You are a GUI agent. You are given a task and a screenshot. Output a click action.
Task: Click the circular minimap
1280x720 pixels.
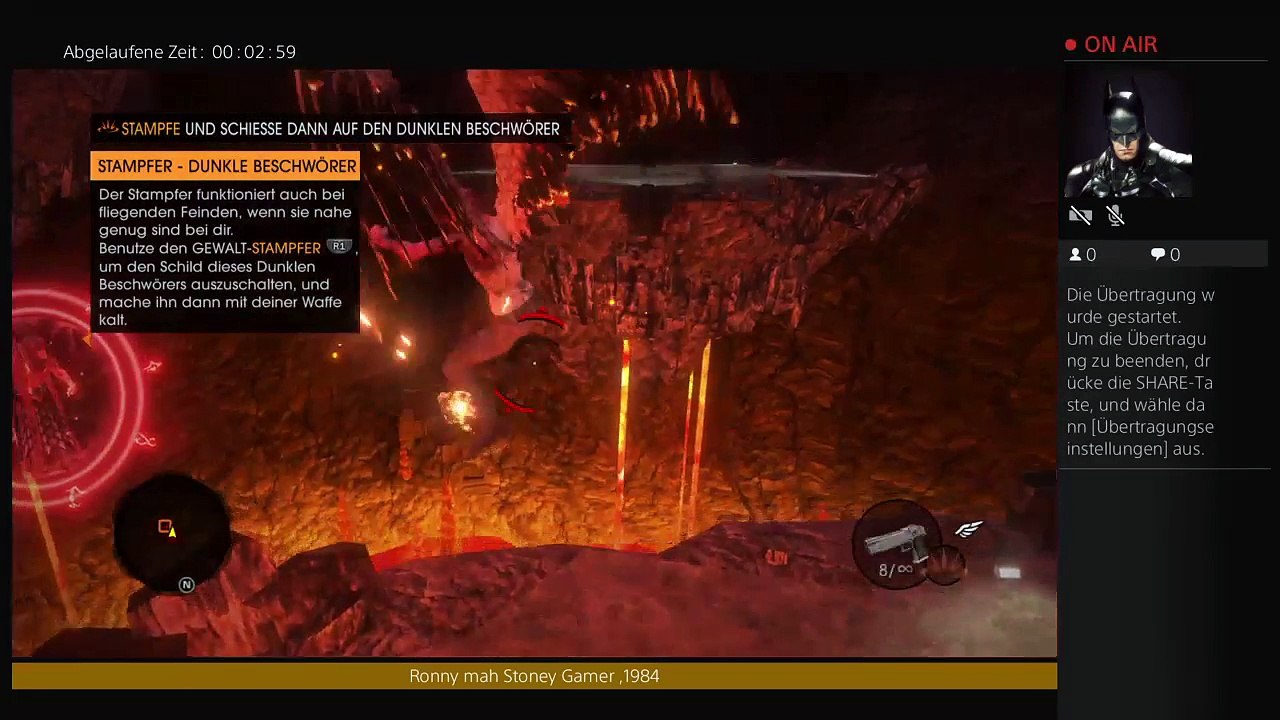tap(170, 531)
